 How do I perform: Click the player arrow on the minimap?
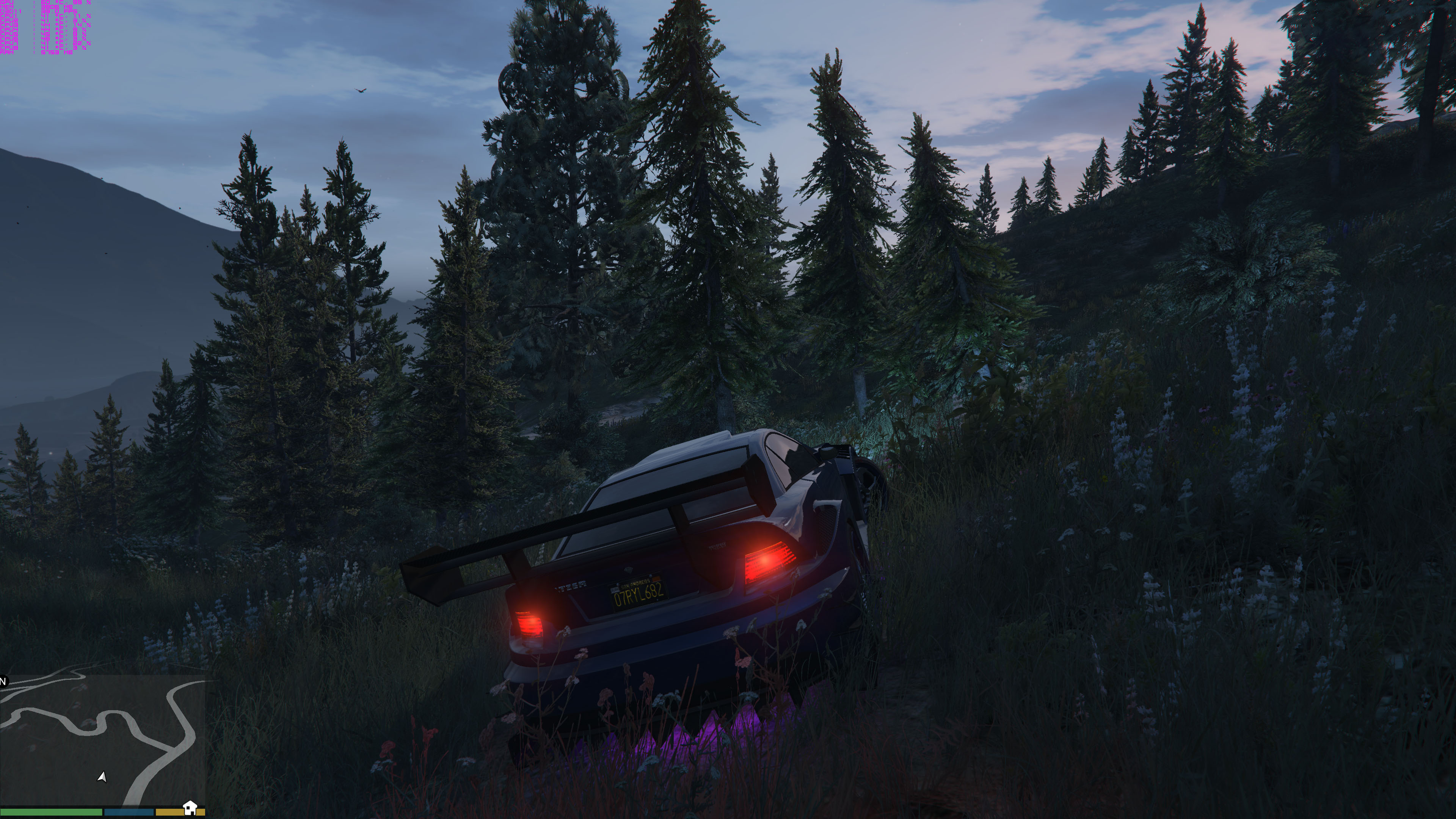point(102,777)
